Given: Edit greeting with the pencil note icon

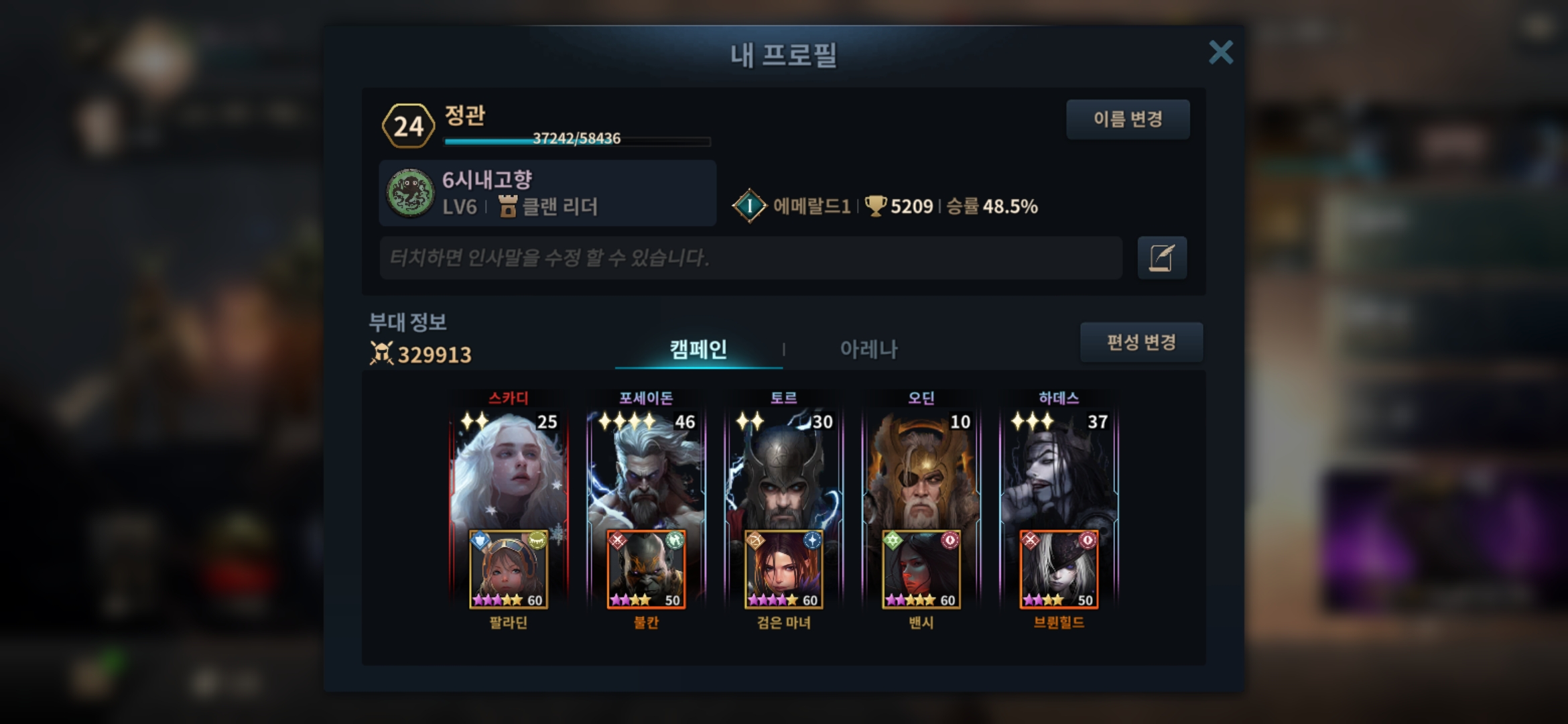Looking at the screenshot, I should point(1162,258).
